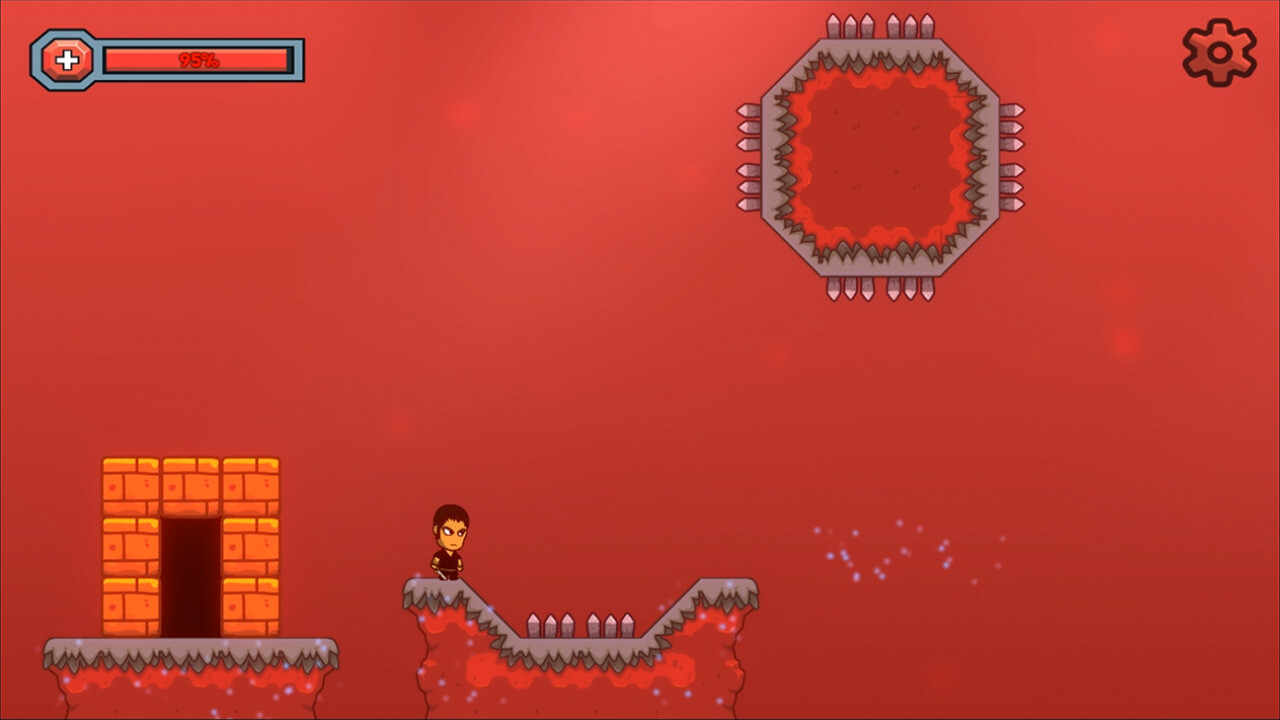Viewport: 1280px width, 720px height.
Task: Click the health plus icon
Action: click(66, 58)
